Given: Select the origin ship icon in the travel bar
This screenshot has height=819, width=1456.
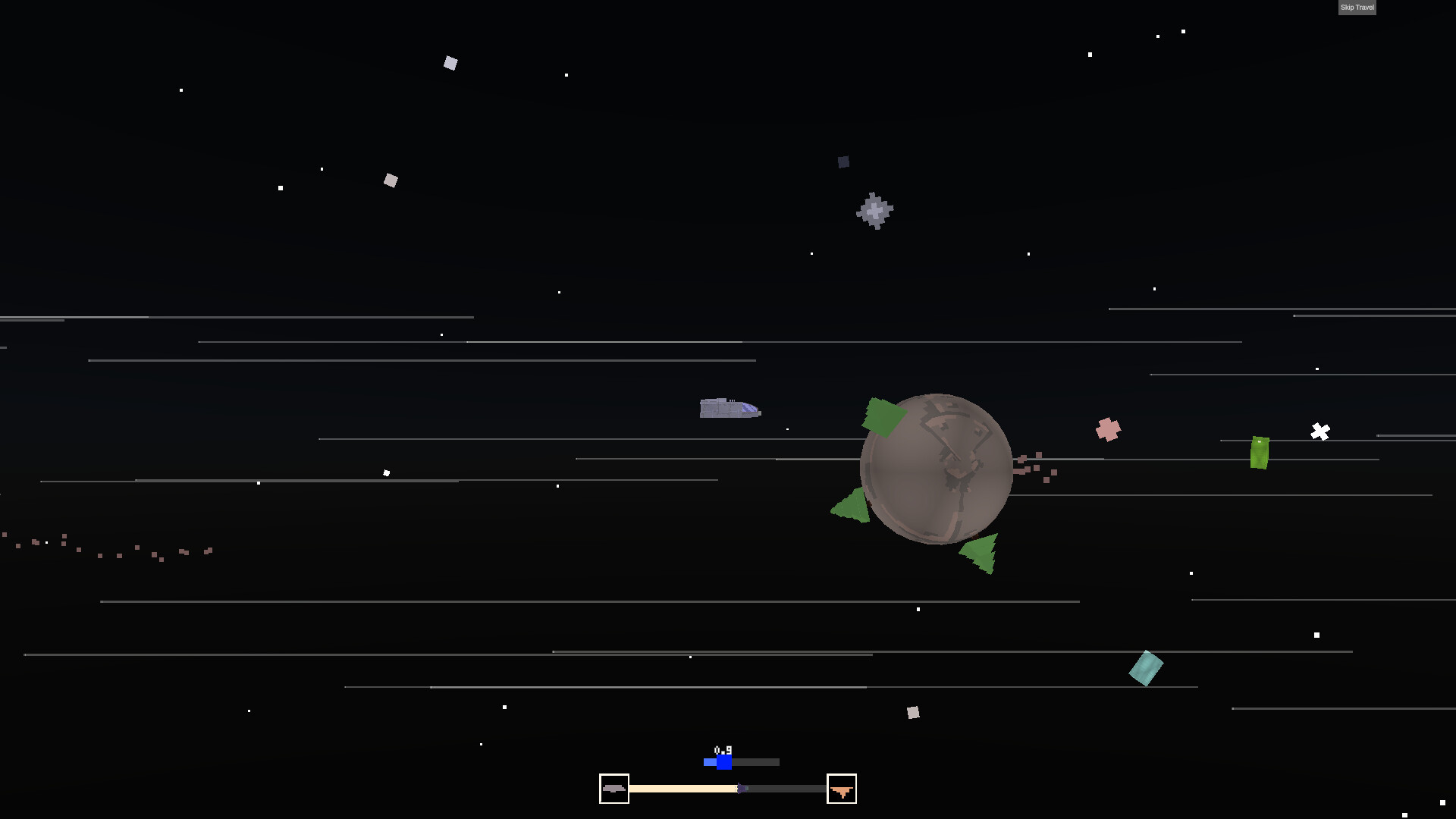Looking at the screenshot, I should [x=614, y=789].
